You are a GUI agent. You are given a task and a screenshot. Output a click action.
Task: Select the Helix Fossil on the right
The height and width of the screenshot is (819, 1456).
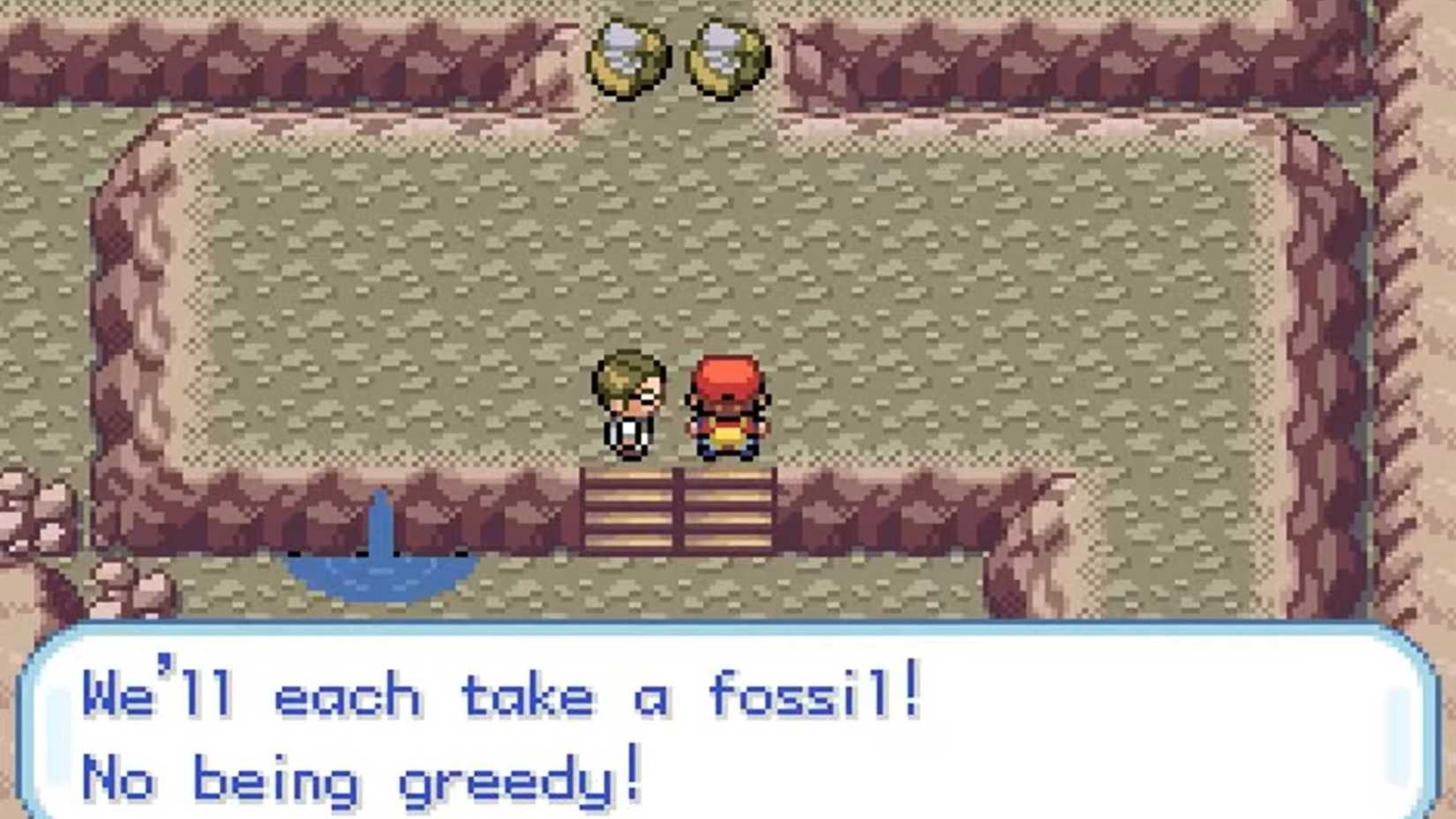725,55
